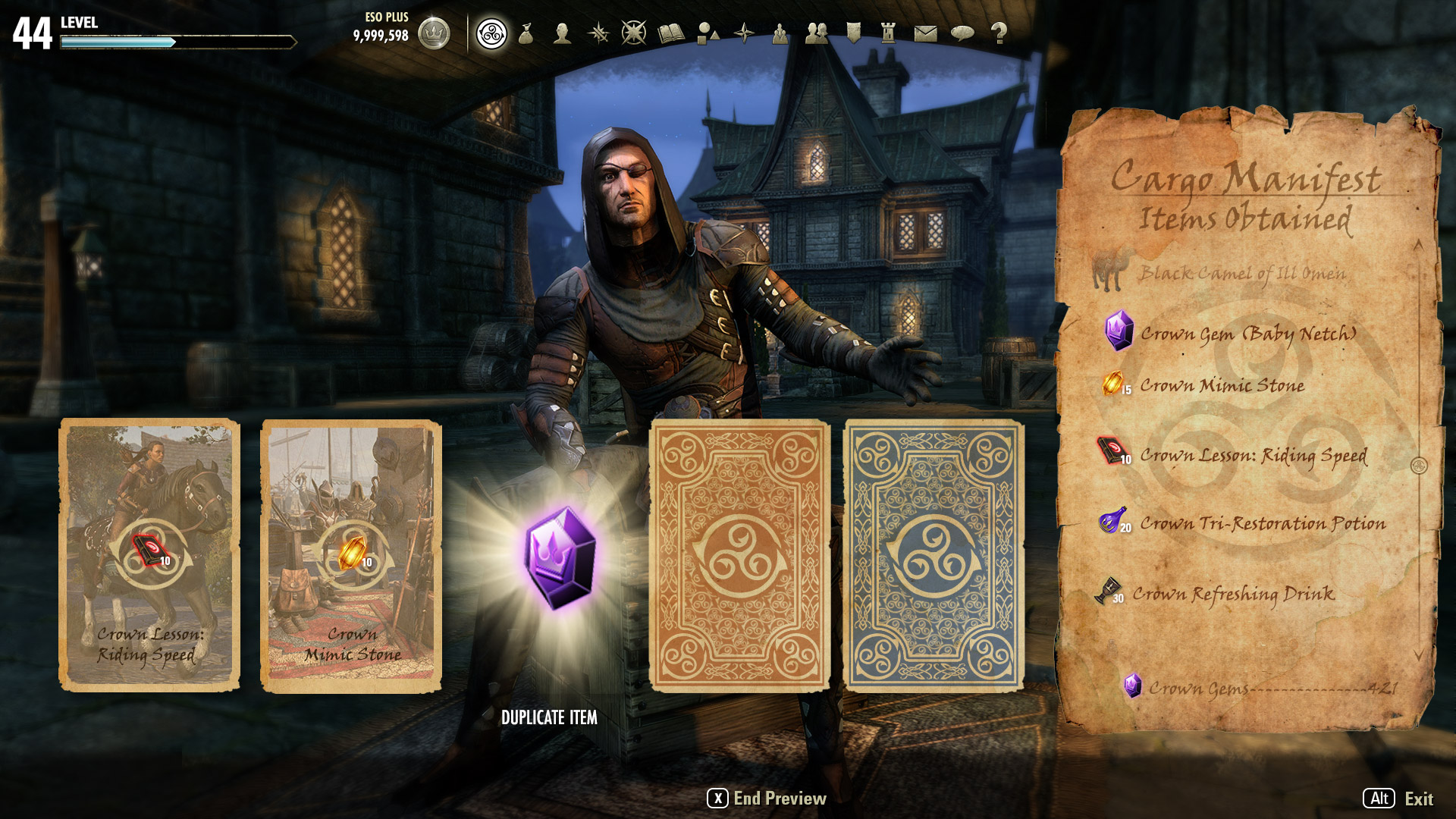The width and height of the screenshot is (1456, 819).
Task: Click the End Preview button
Action: (767, 799)
